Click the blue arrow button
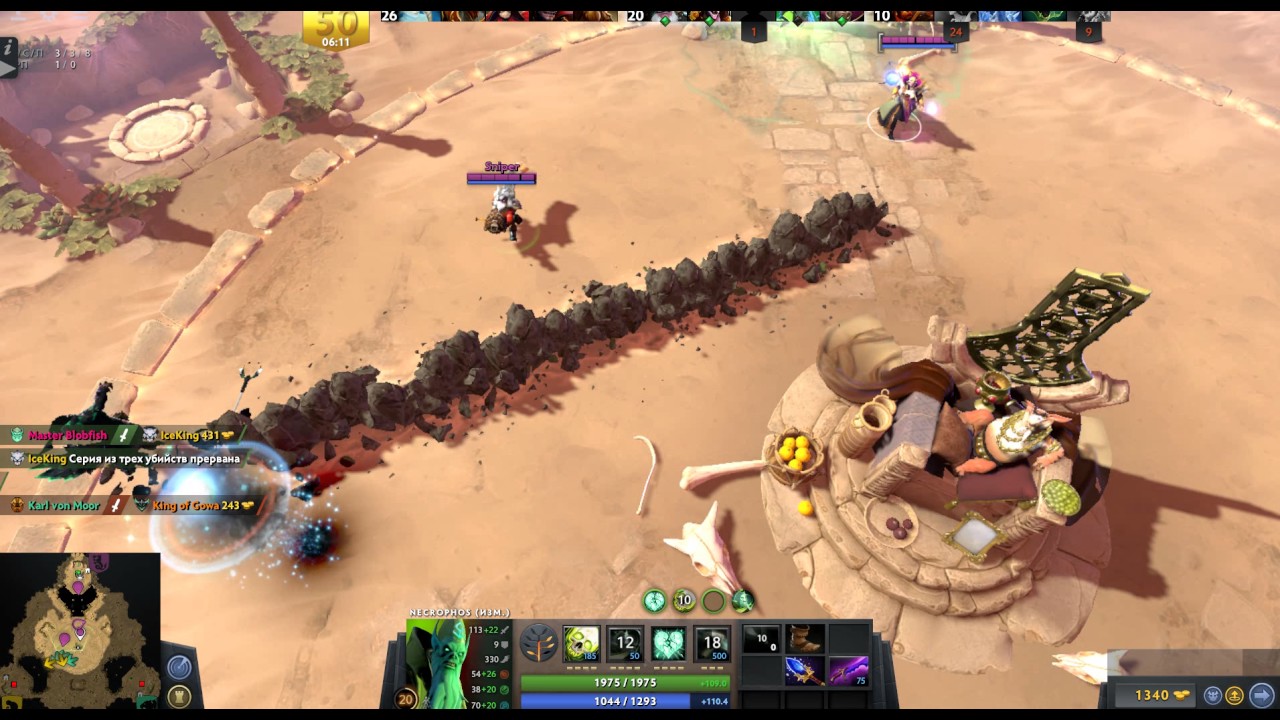 [1261, 695]
